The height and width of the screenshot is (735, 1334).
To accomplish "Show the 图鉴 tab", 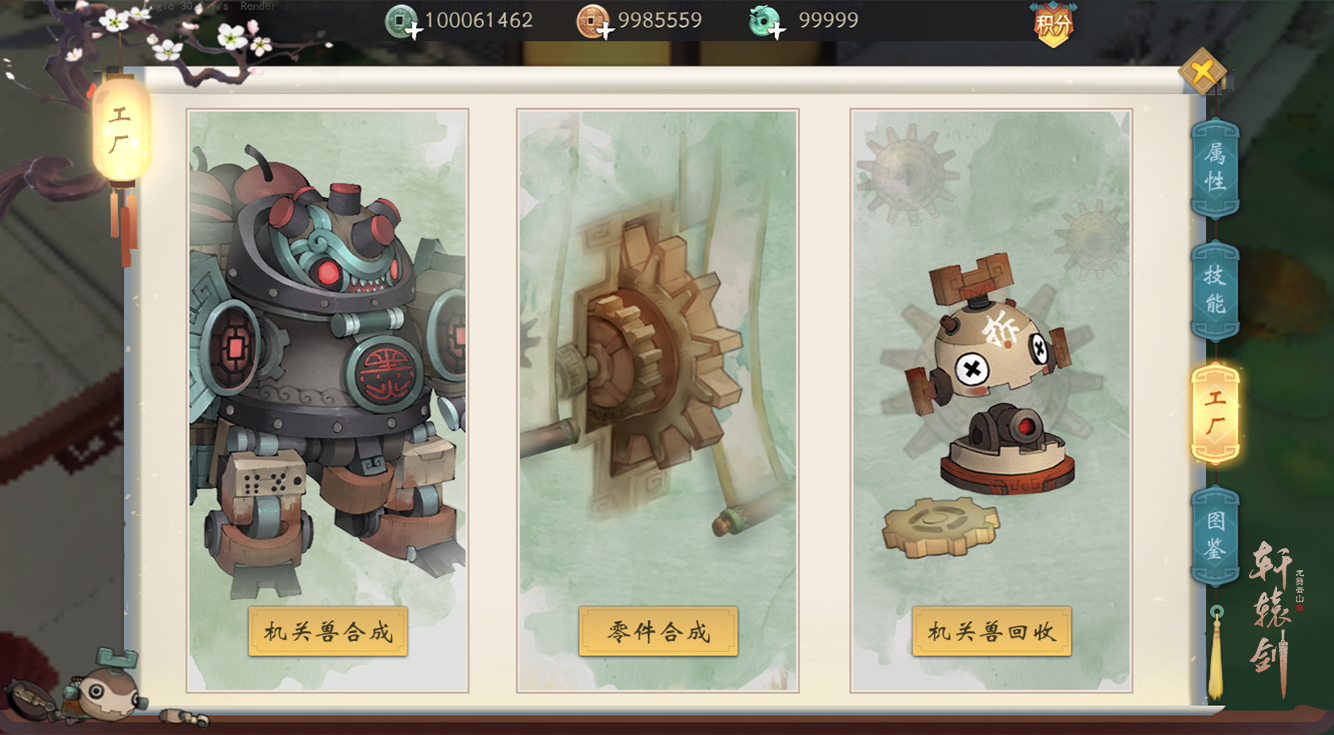I will pyautogui.click(x=1215, y=535).
